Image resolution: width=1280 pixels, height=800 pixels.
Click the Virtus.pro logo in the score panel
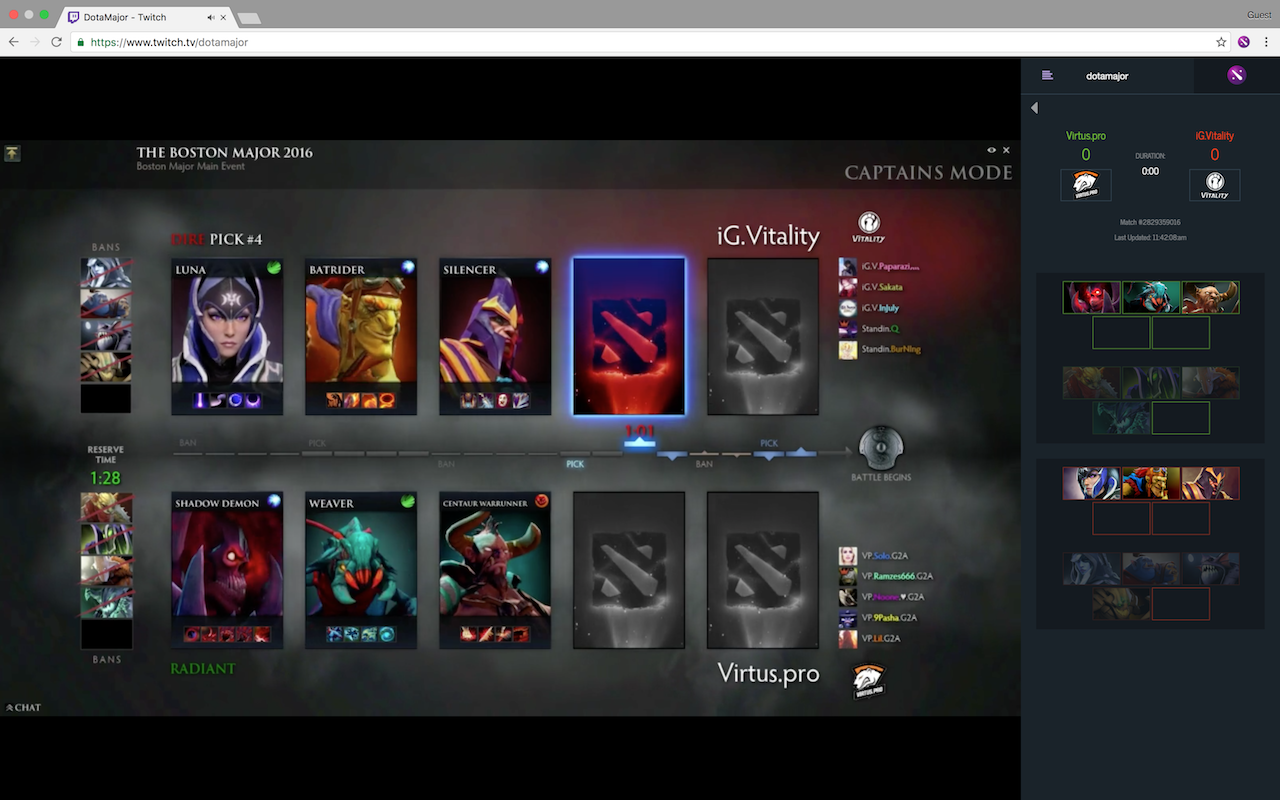point(1085,184)
